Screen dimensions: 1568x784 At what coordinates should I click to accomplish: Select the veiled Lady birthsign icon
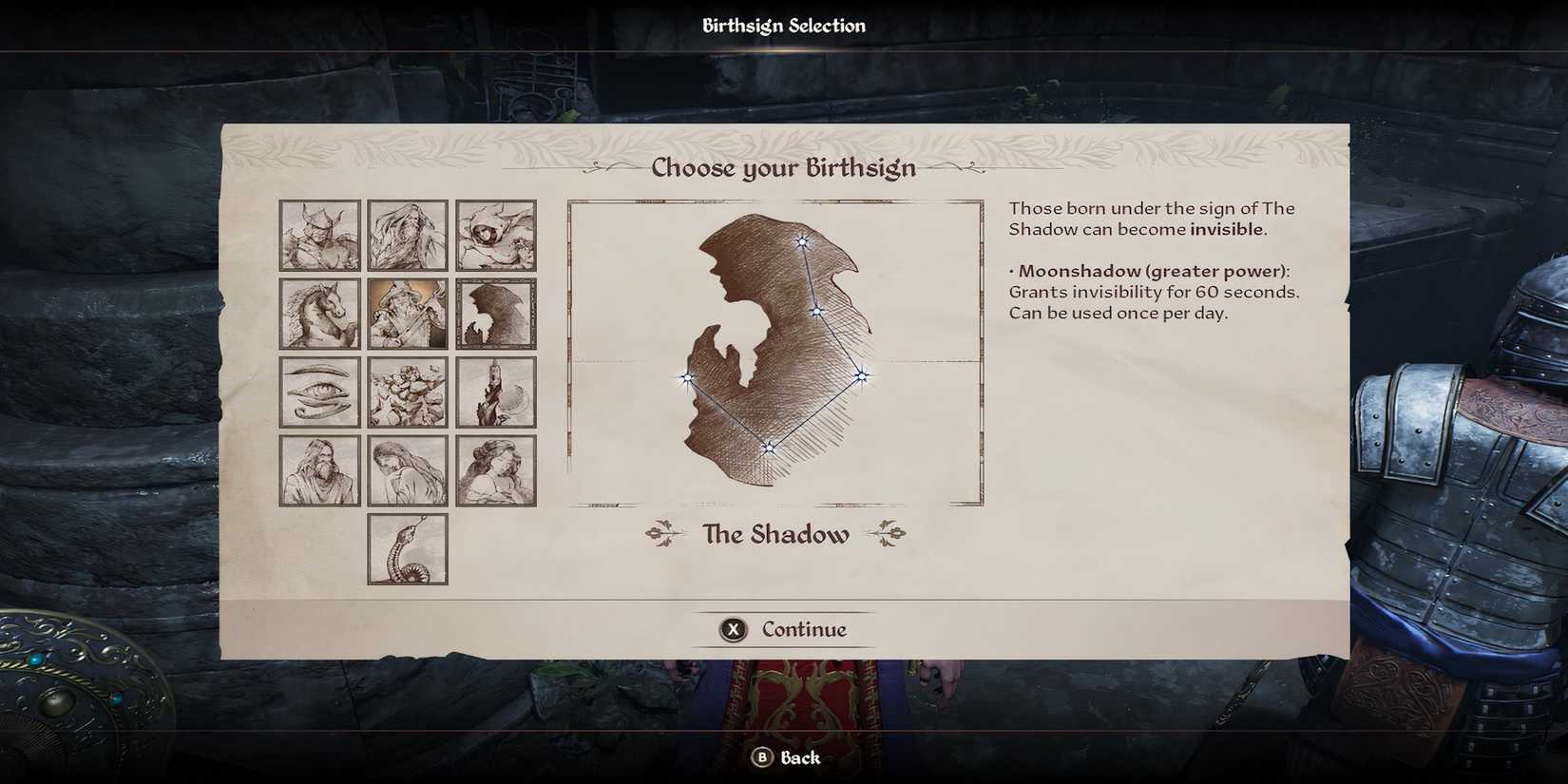pyautogui.click(x=407, y=470)
